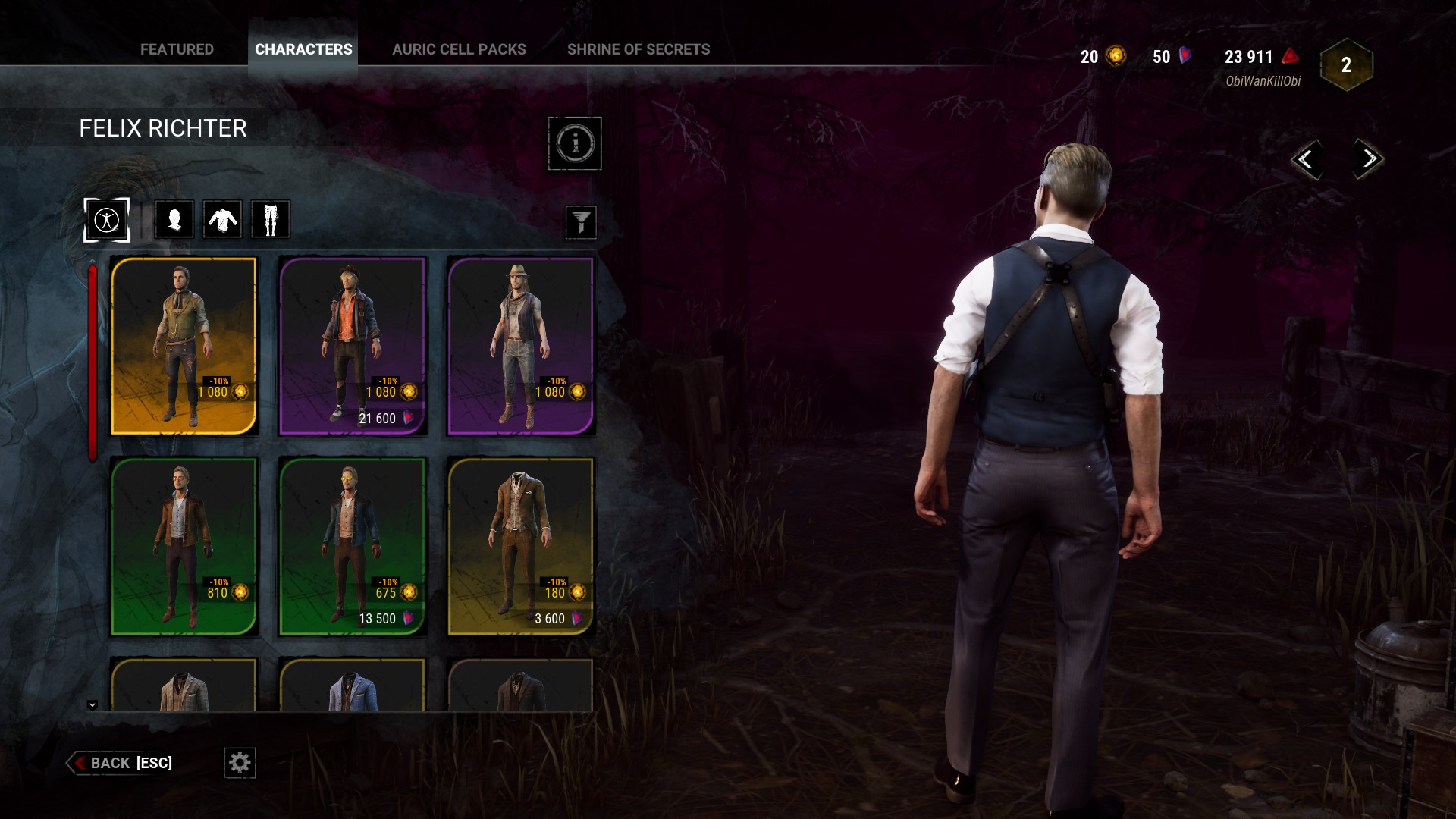Navigate to the next character with right arrow
This screenshot has height=819, width=1456.
click(x=1368, y=160)
